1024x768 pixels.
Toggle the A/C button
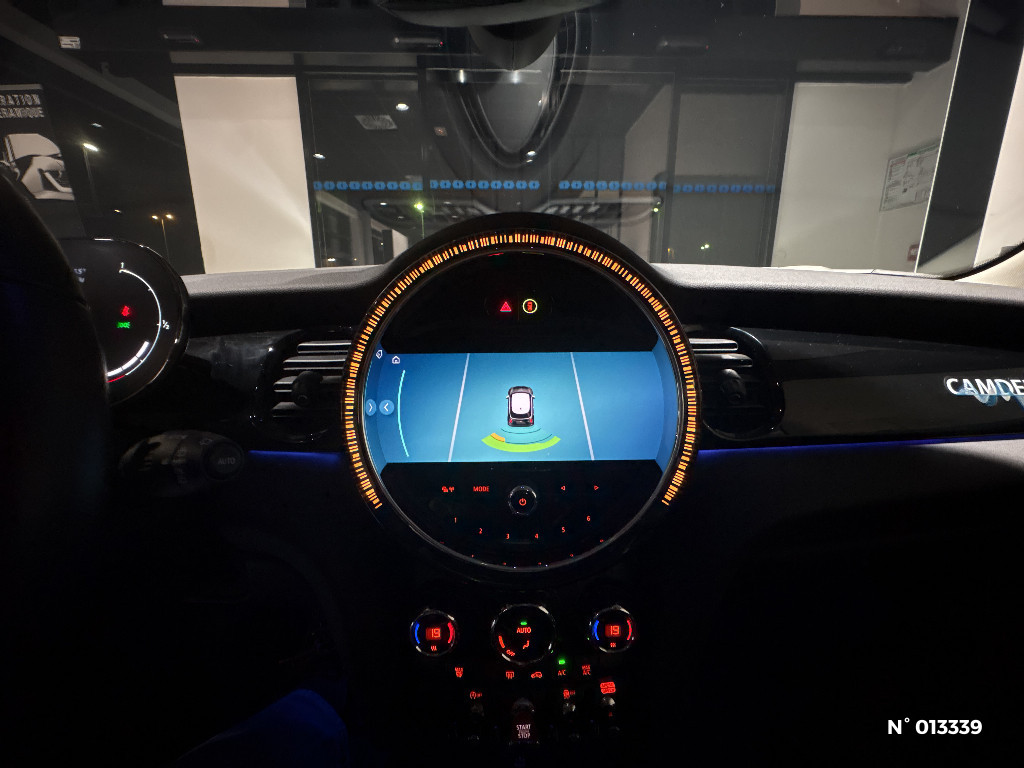click(561, 672)
